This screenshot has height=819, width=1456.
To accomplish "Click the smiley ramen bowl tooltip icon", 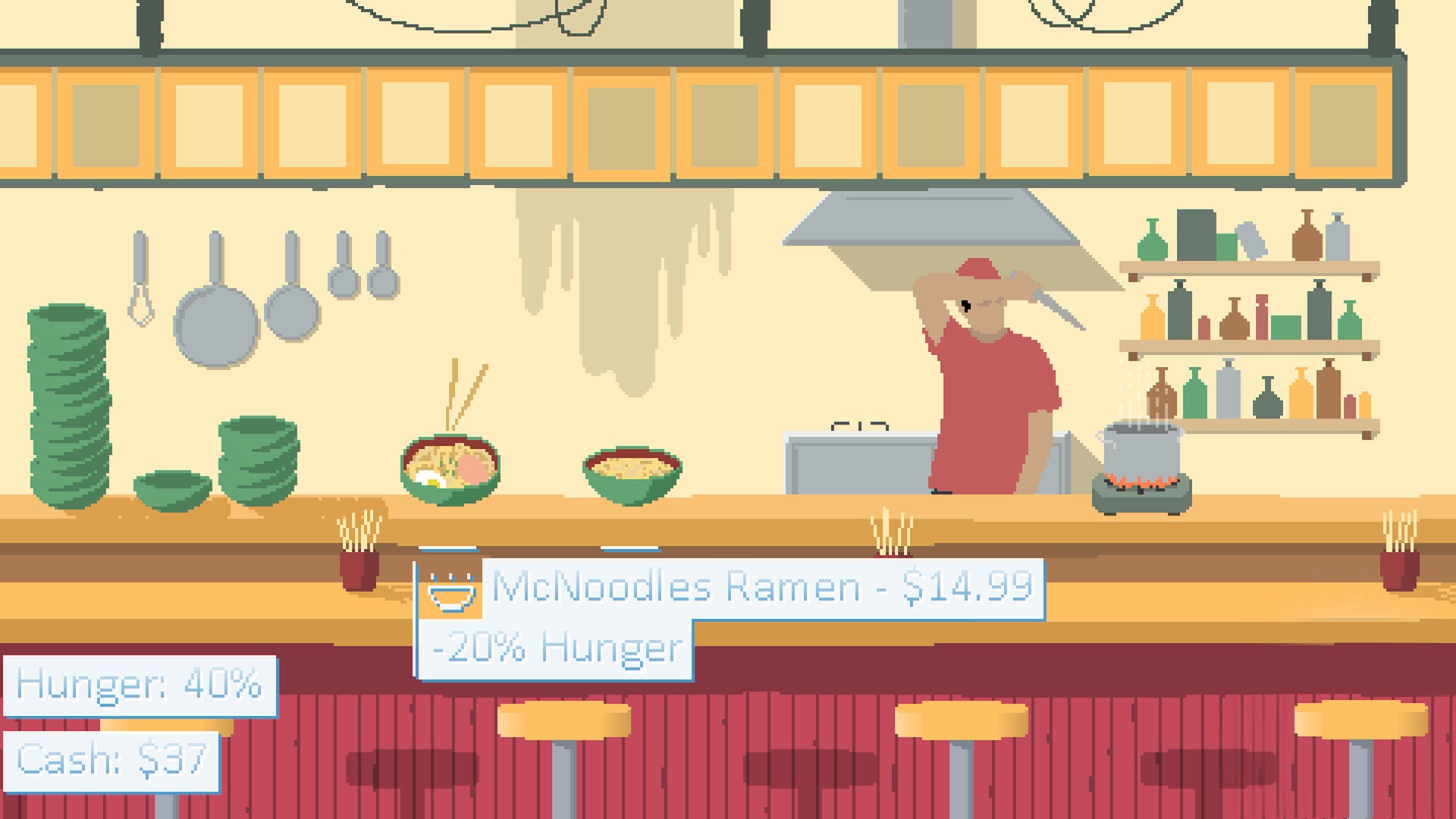I will [450, 593].
